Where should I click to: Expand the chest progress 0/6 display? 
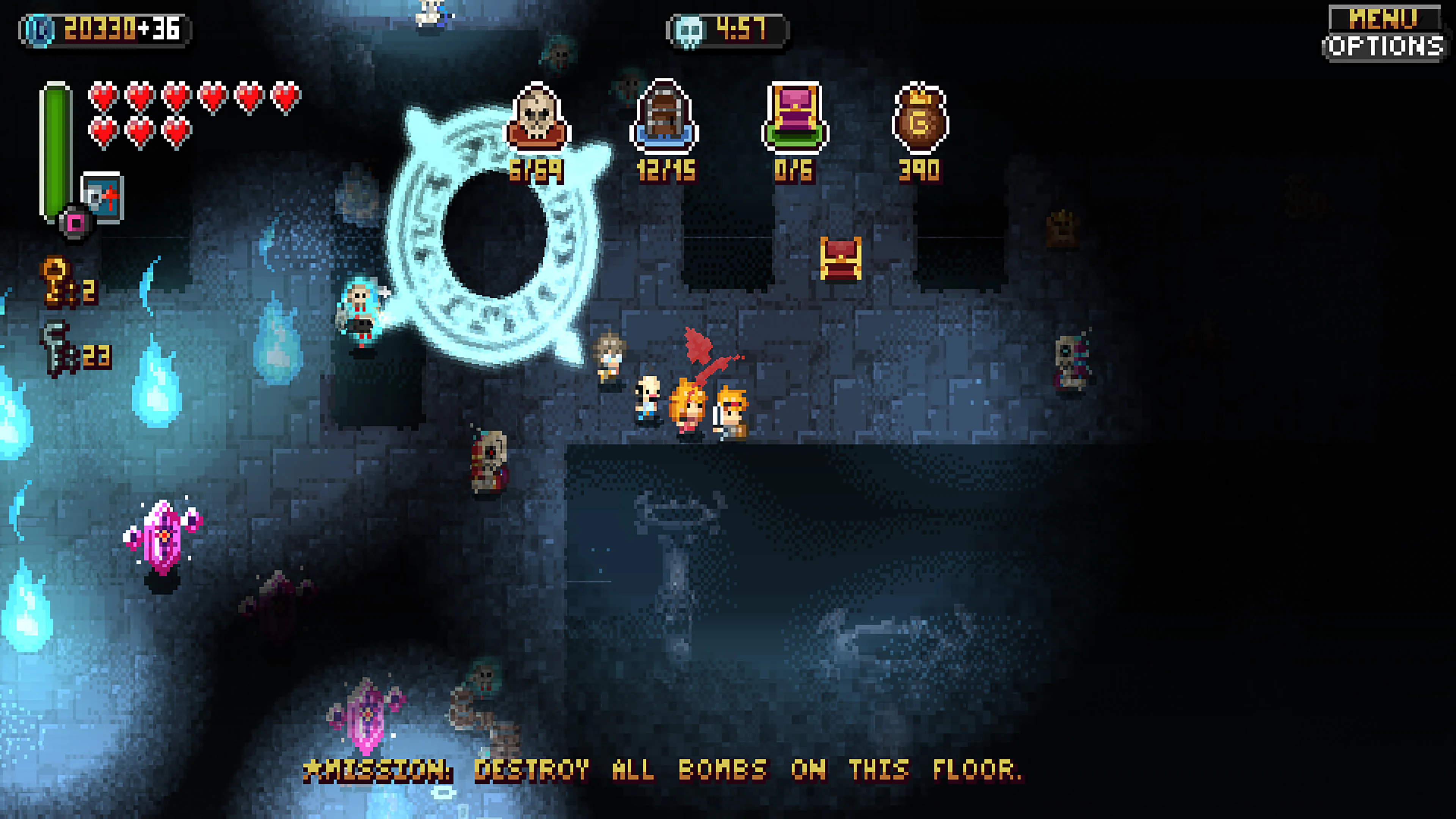(x=794, y=169)
